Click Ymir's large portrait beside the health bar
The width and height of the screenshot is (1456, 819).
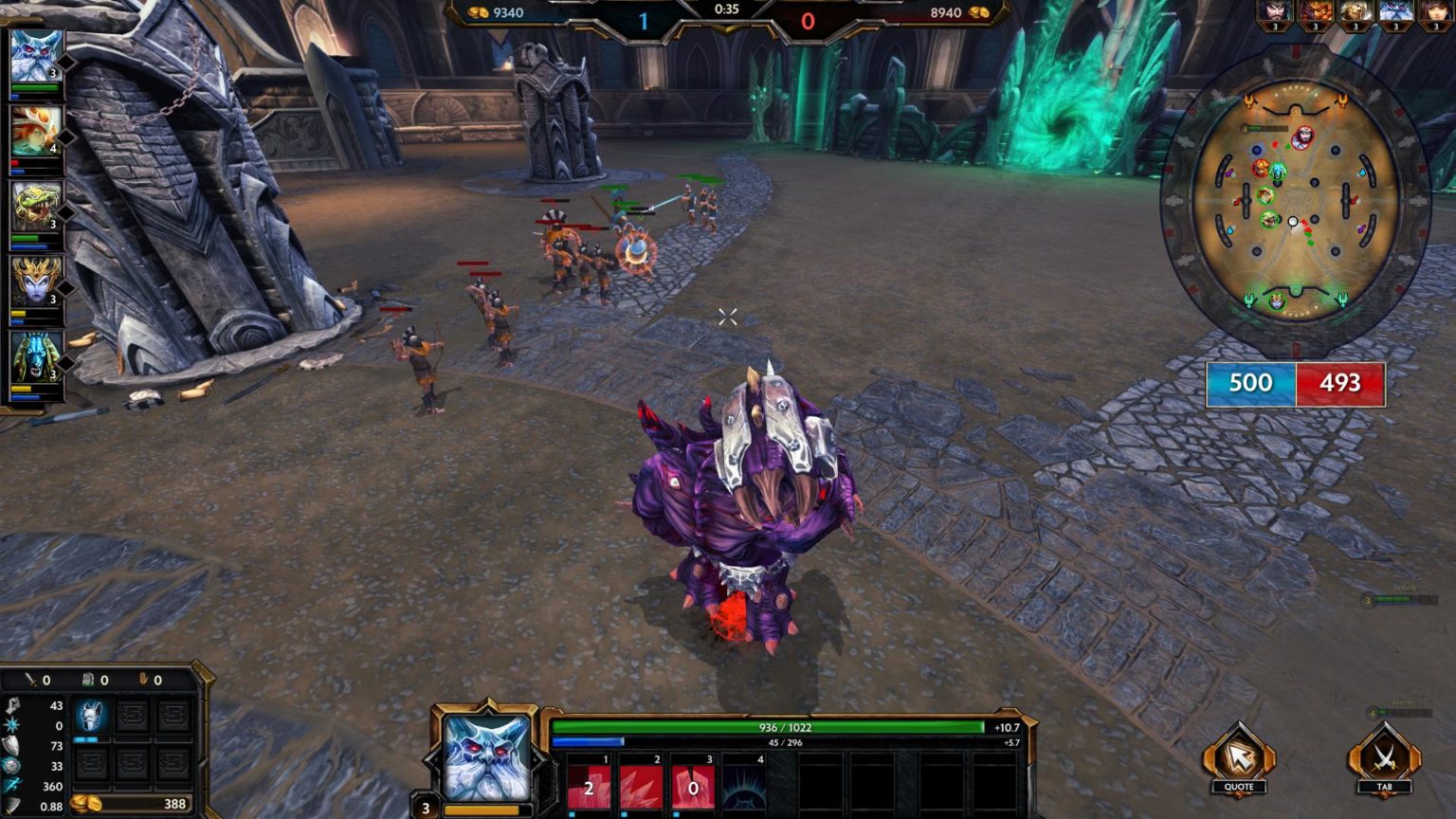[x=486, y=756]
